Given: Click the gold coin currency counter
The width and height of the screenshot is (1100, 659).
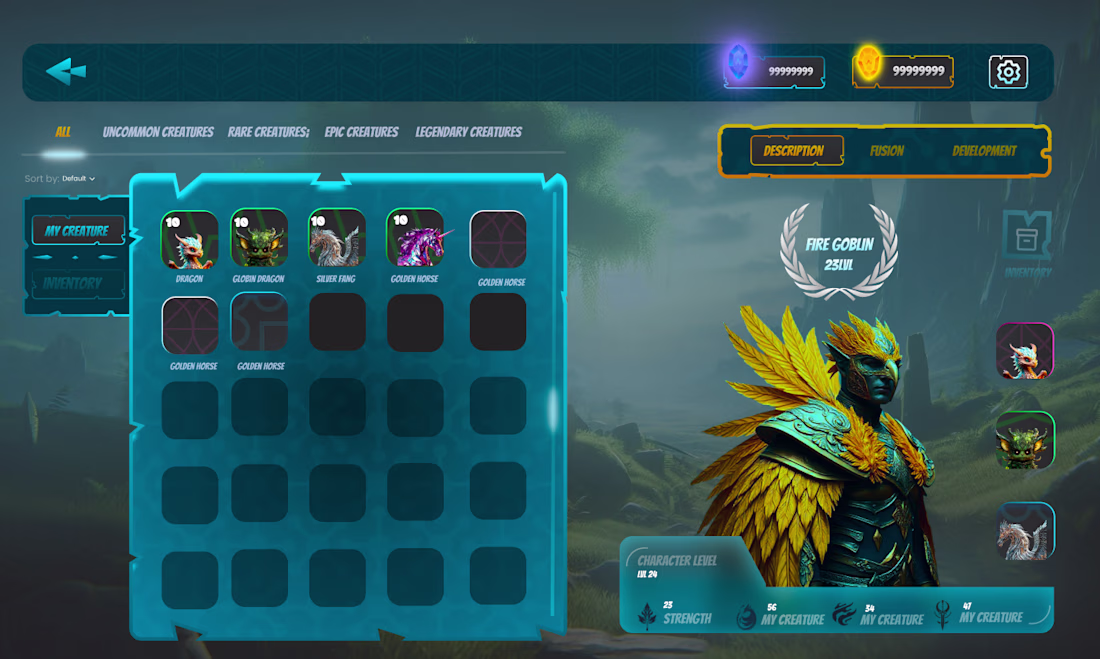Looking at the screenshot, I should click(903, 71).
